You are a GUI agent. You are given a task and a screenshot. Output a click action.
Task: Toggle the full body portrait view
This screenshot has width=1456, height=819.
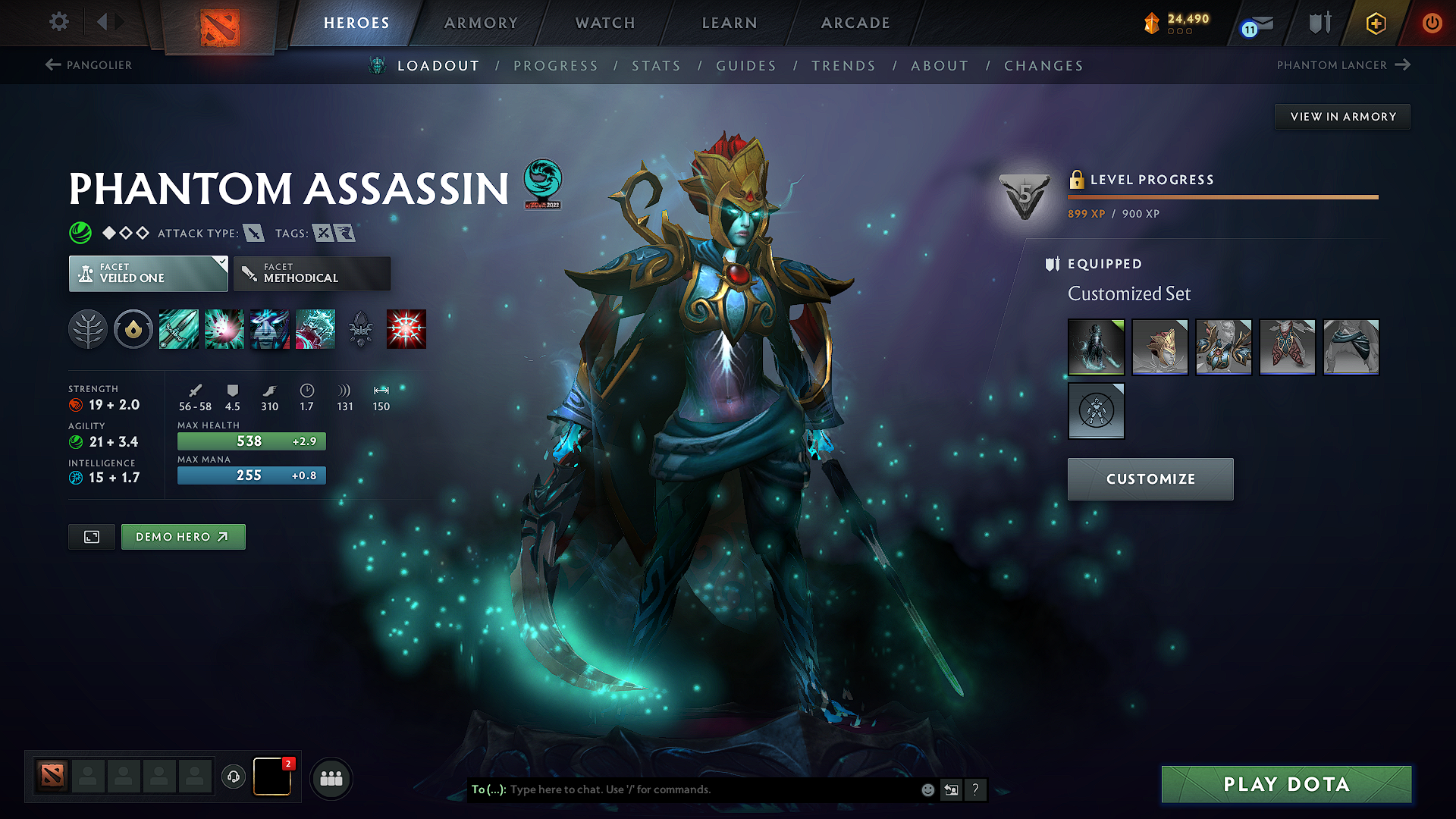click(x=91, y=536)
